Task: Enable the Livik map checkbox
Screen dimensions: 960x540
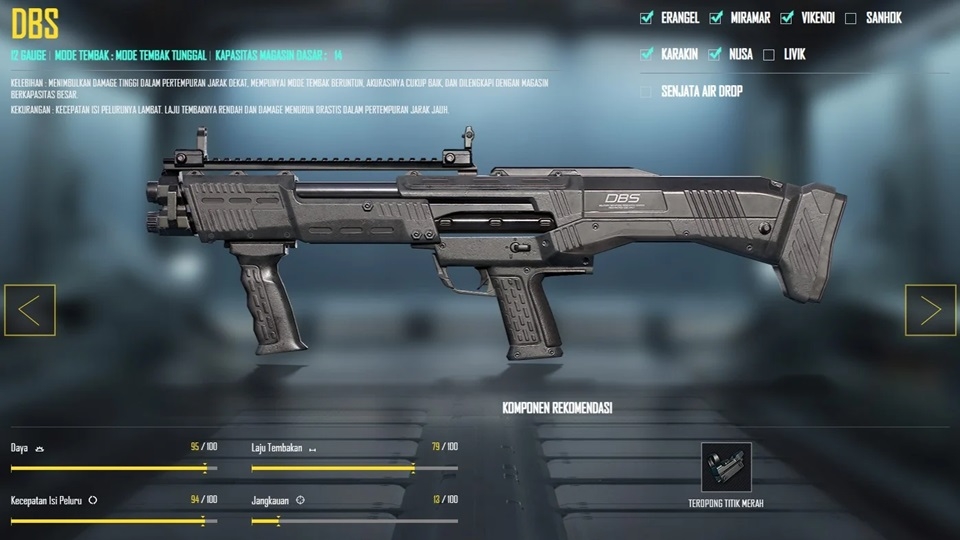Action: (x=769, y=54)
